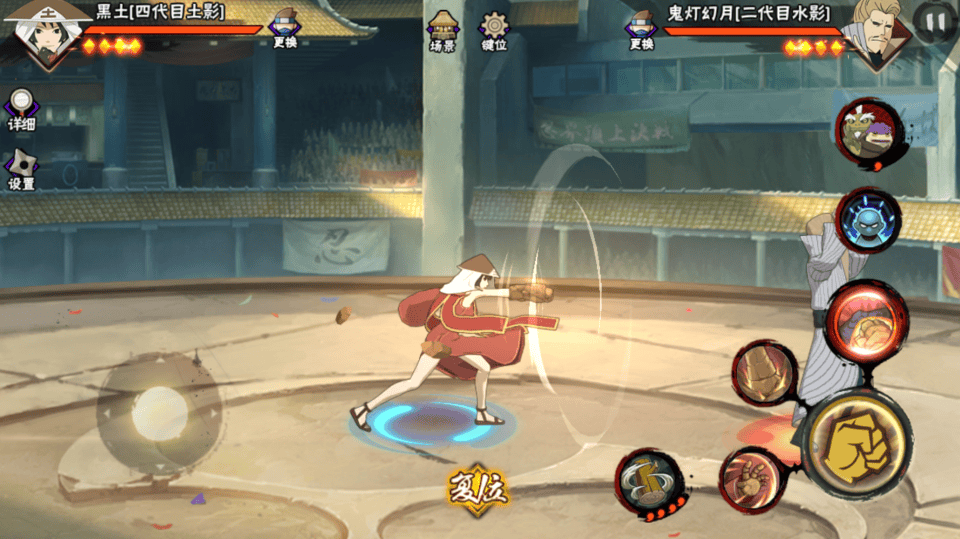The height and width of the screenshot is (539, 960).
Task: Summon the toad with purple-haired rider
Action: tap(869, 132)
